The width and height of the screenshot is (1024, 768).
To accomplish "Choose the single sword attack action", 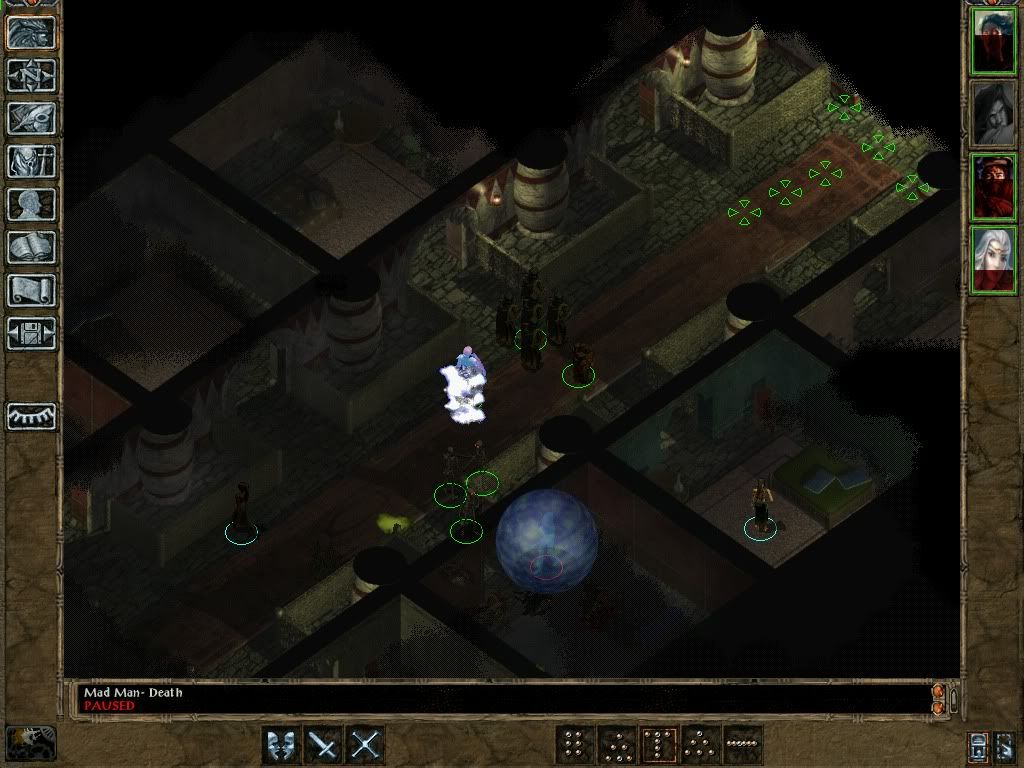I will 324,745.
